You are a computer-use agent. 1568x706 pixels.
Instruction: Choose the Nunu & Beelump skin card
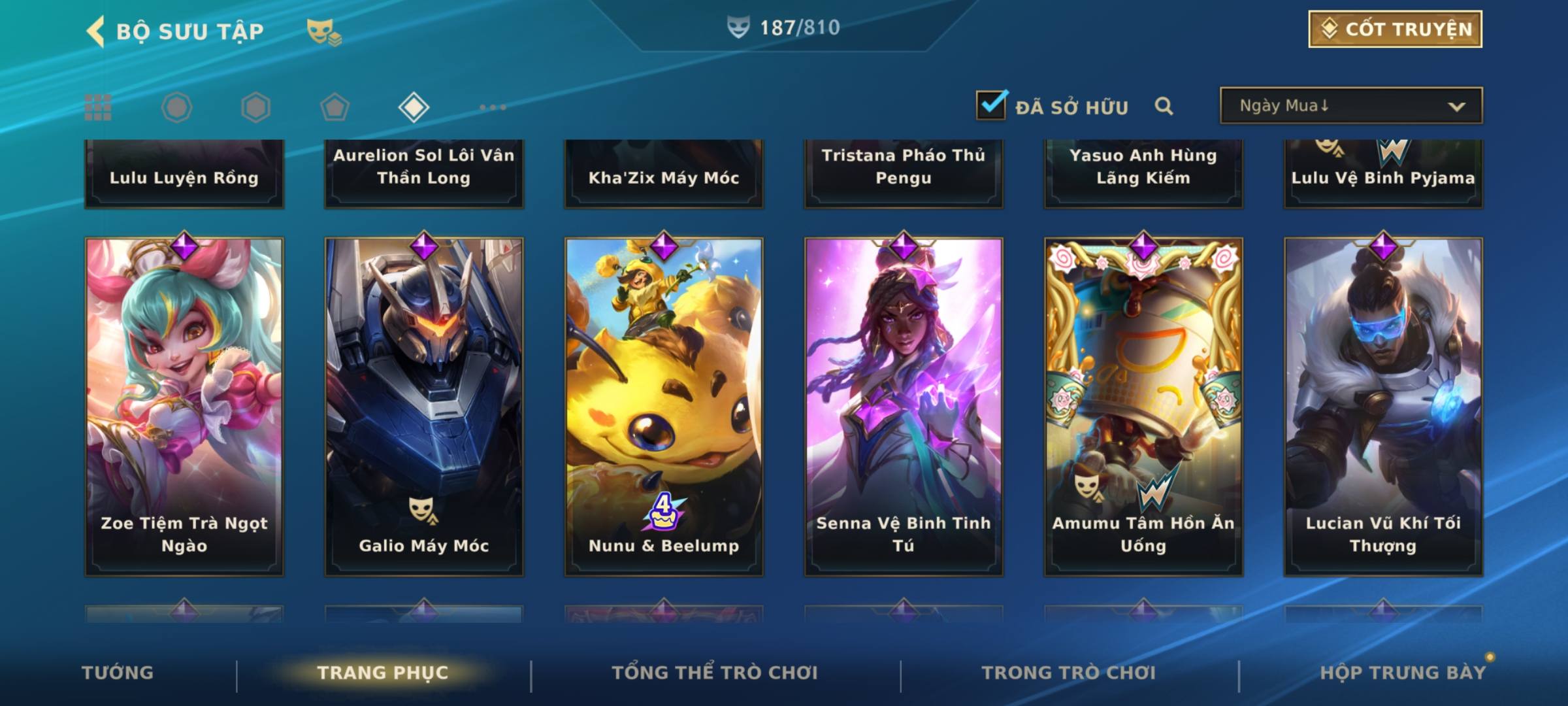664,406
